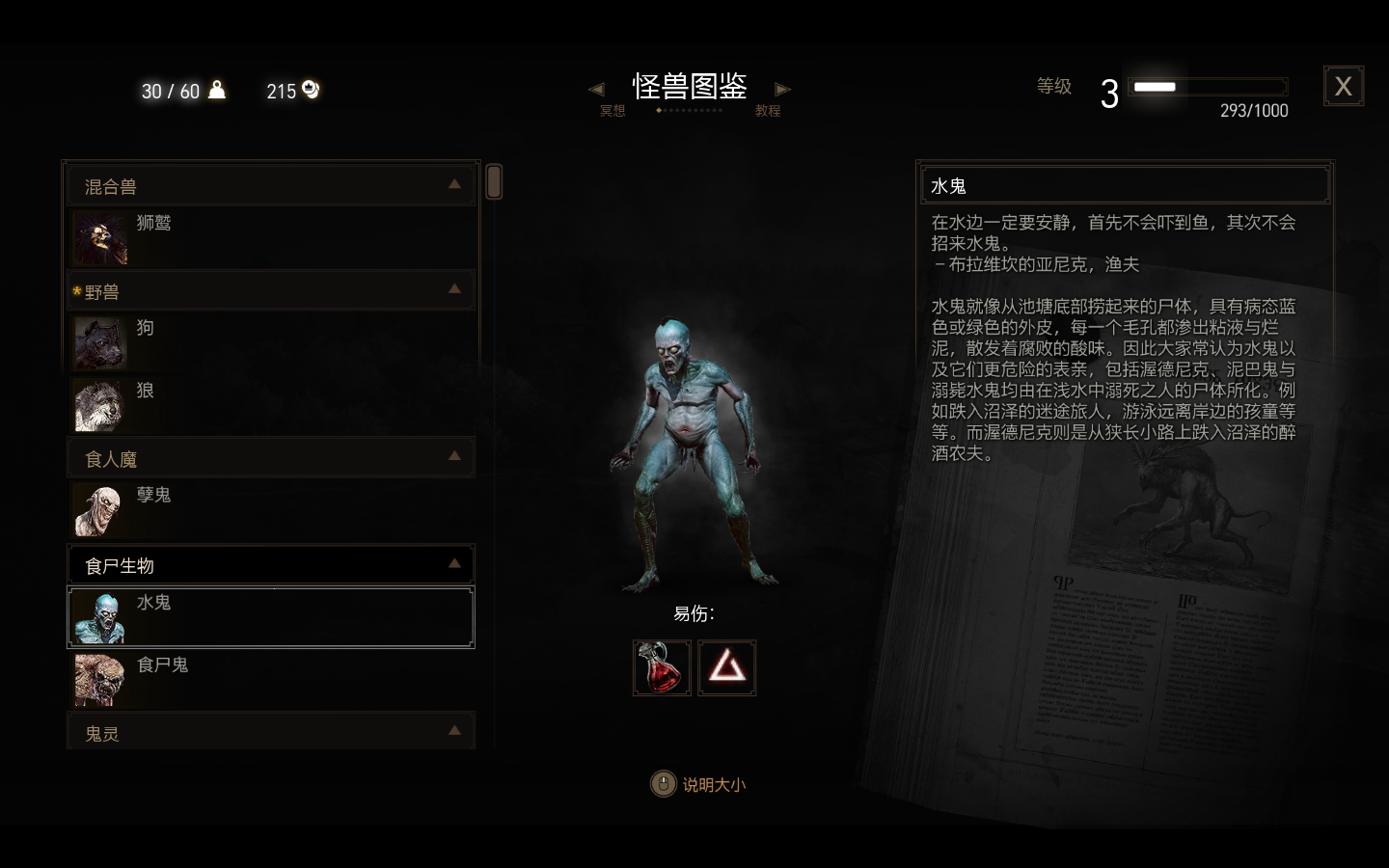Collapse the 食人魔 category header
Image resolution: width=1389 pixels, height=868 pixels.
tap(270, 458)
